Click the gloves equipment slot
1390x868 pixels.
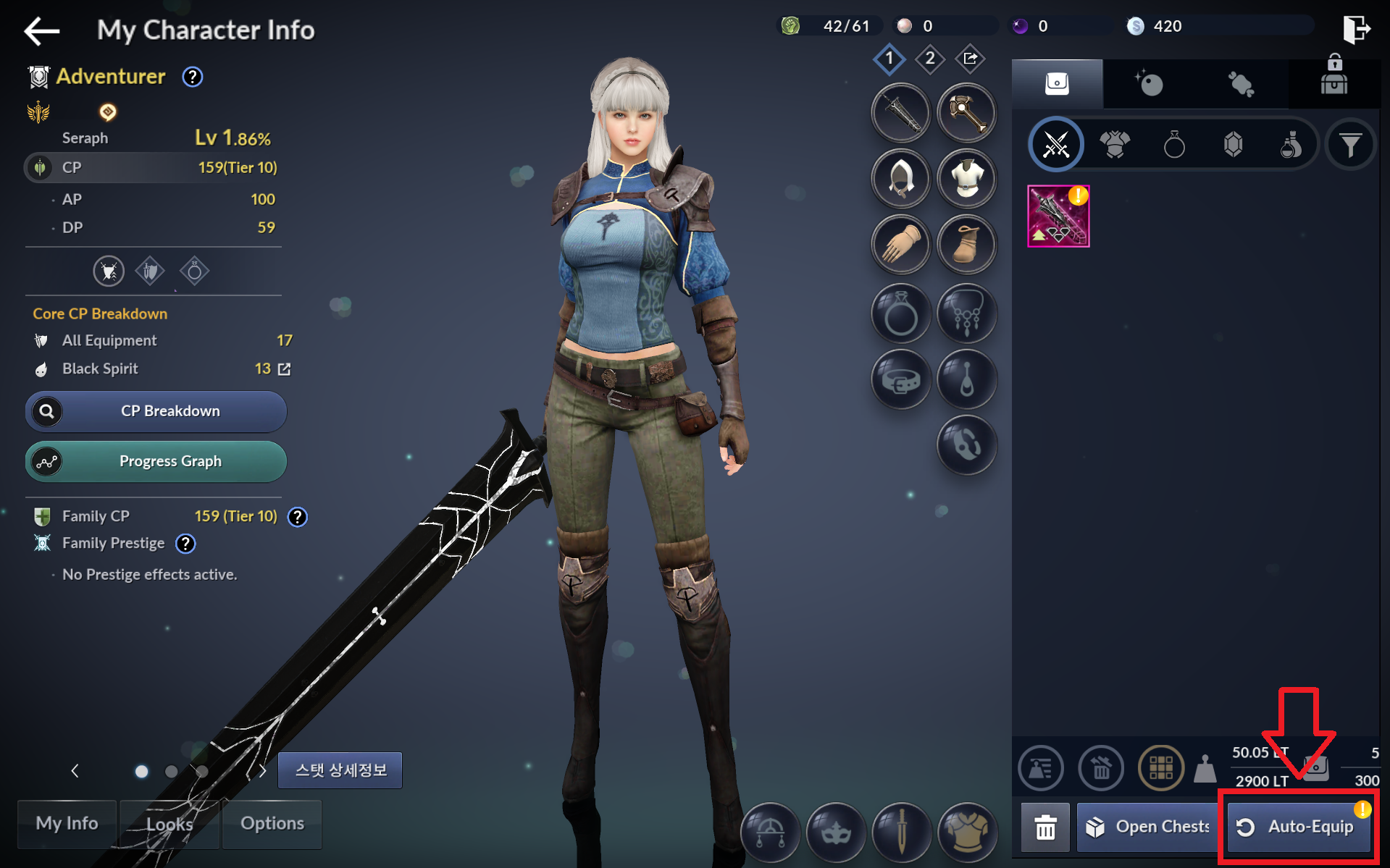coord(900,245)
